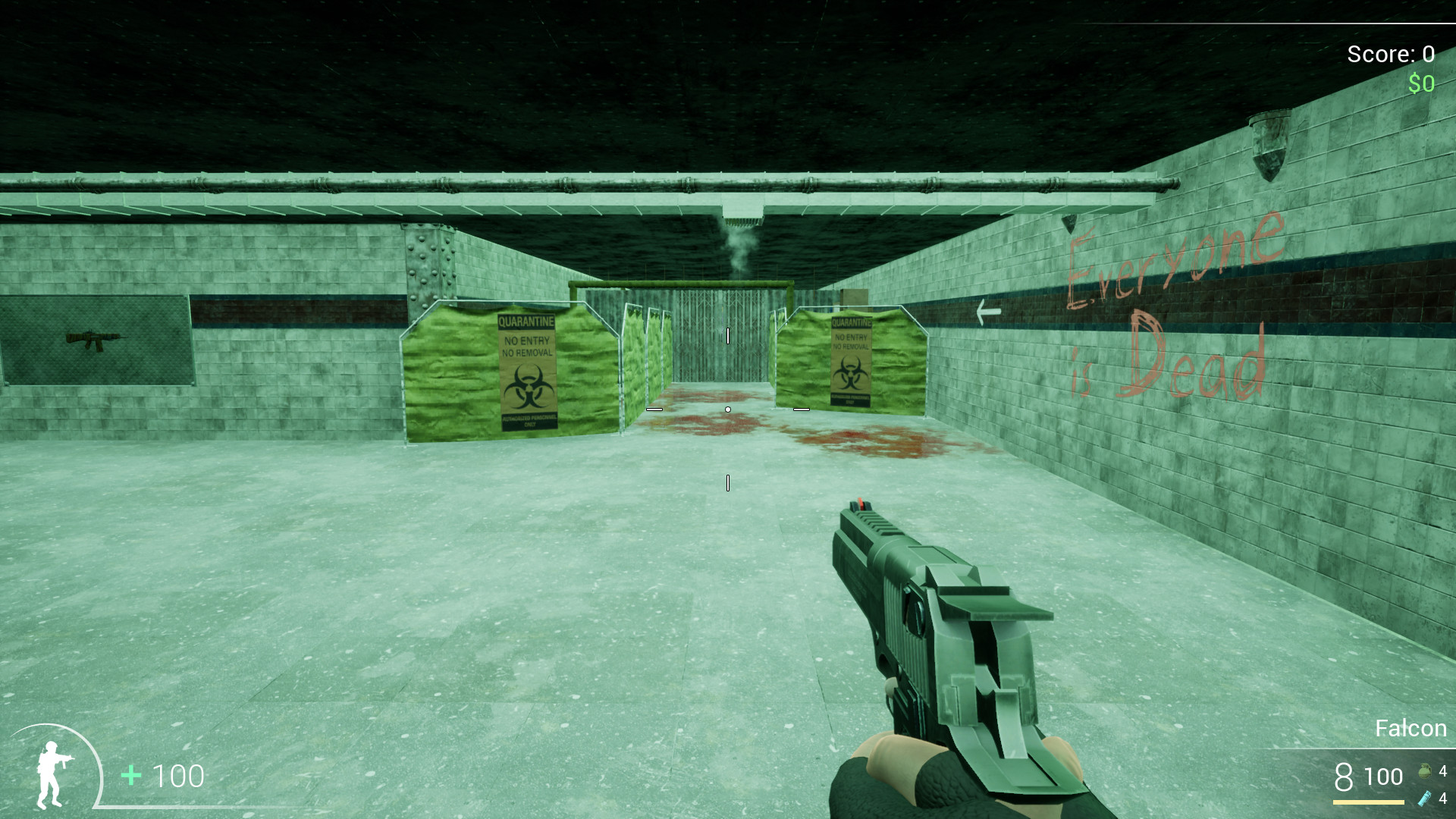Click the $0 money display
This screenshot has width=1456, height=819.
point(1421,83)
